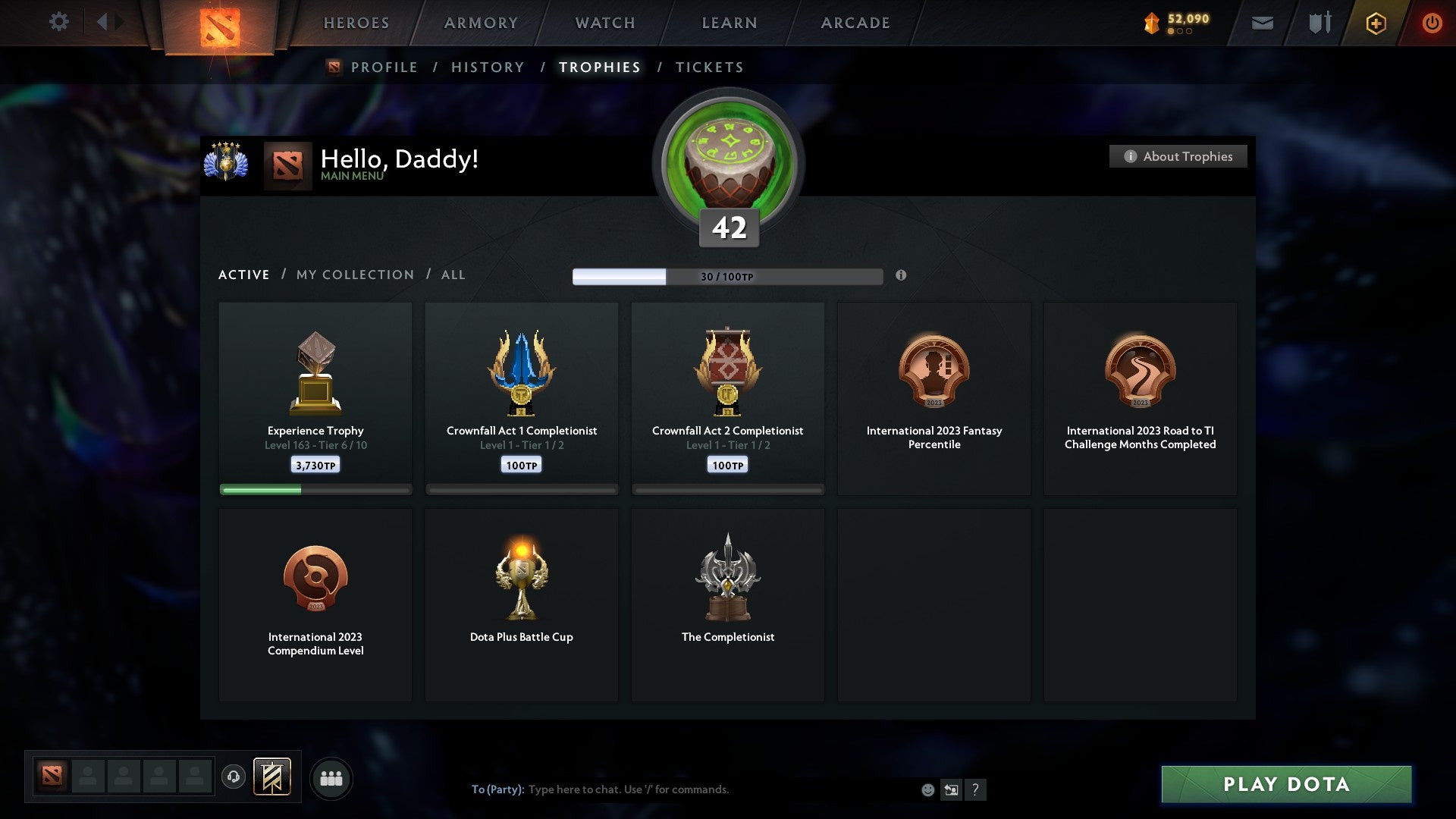The width and height of the screenshot is (1456, 819).
Task: Click the power button to quit
Action: [x=1432, y=23]
